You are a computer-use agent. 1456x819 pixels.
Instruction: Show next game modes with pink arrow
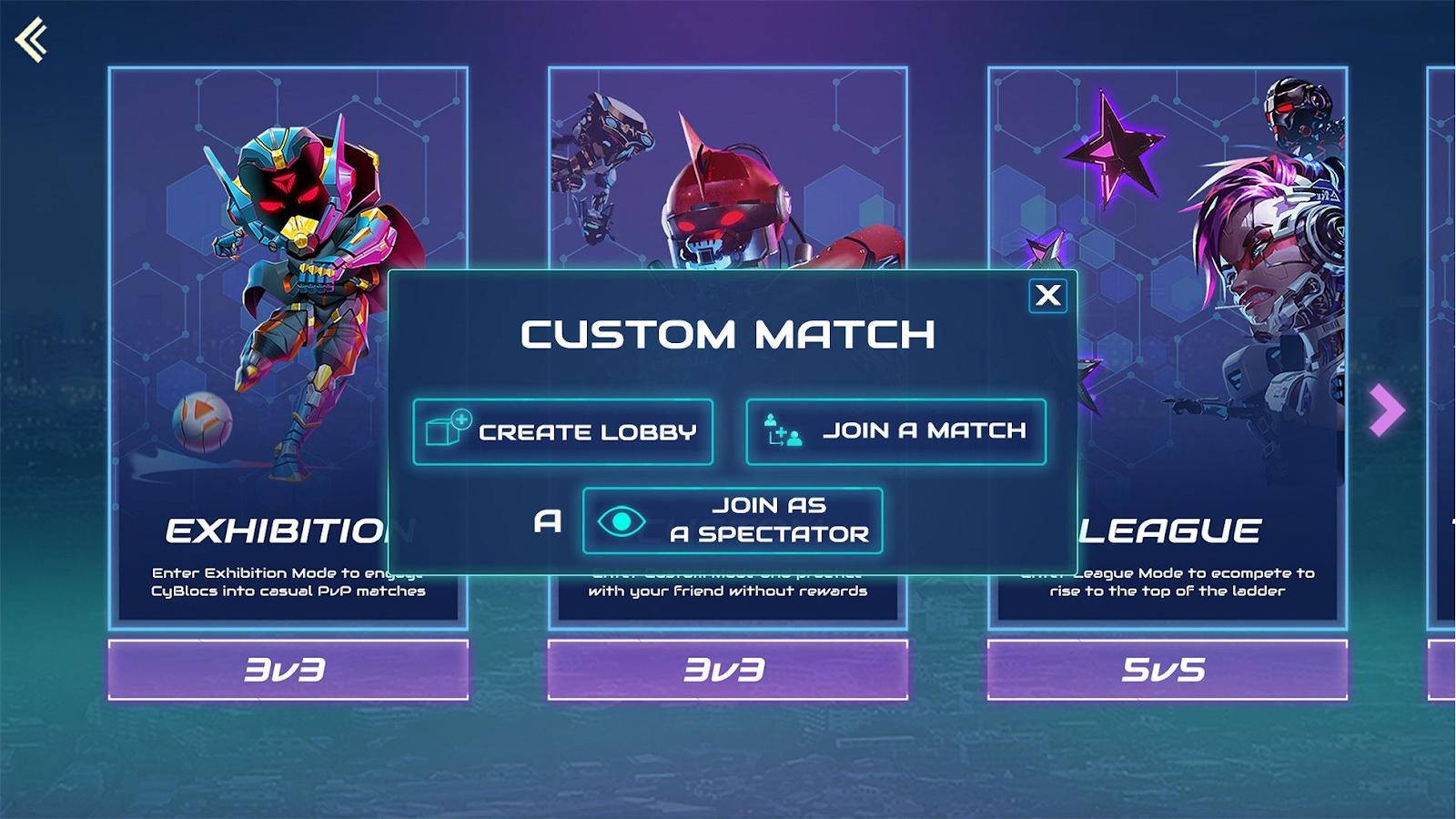pyautogui.click(x=1386, y=409)
